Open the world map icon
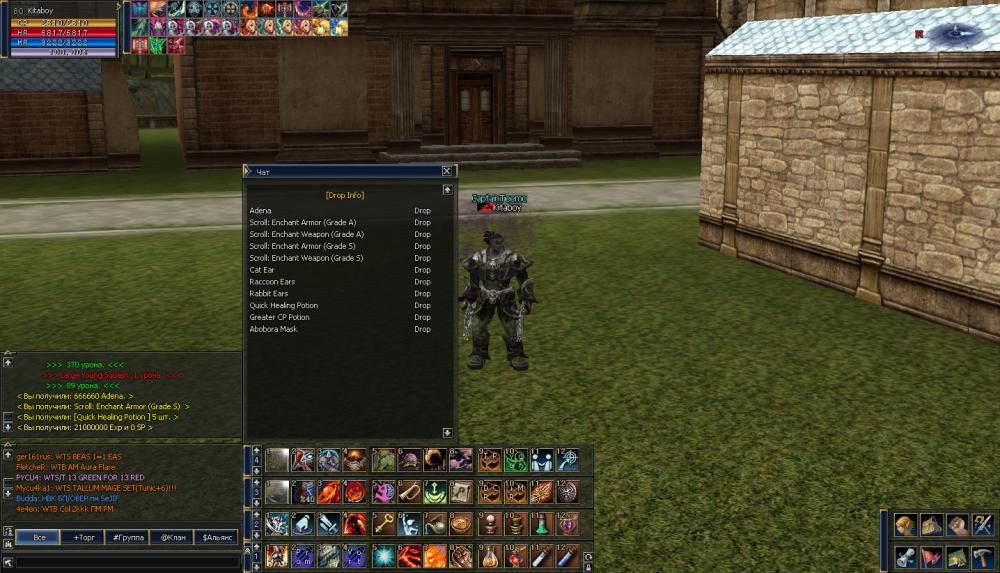Screen dimensions: 1000x573 958,557
